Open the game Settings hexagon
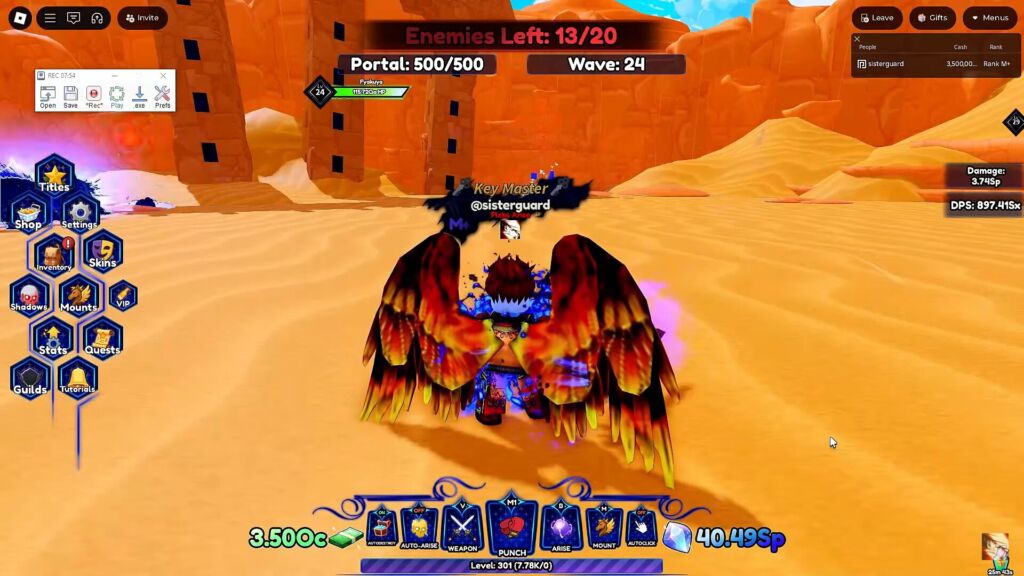Screen dimensions: 1024x576 [x=79, y=213]
